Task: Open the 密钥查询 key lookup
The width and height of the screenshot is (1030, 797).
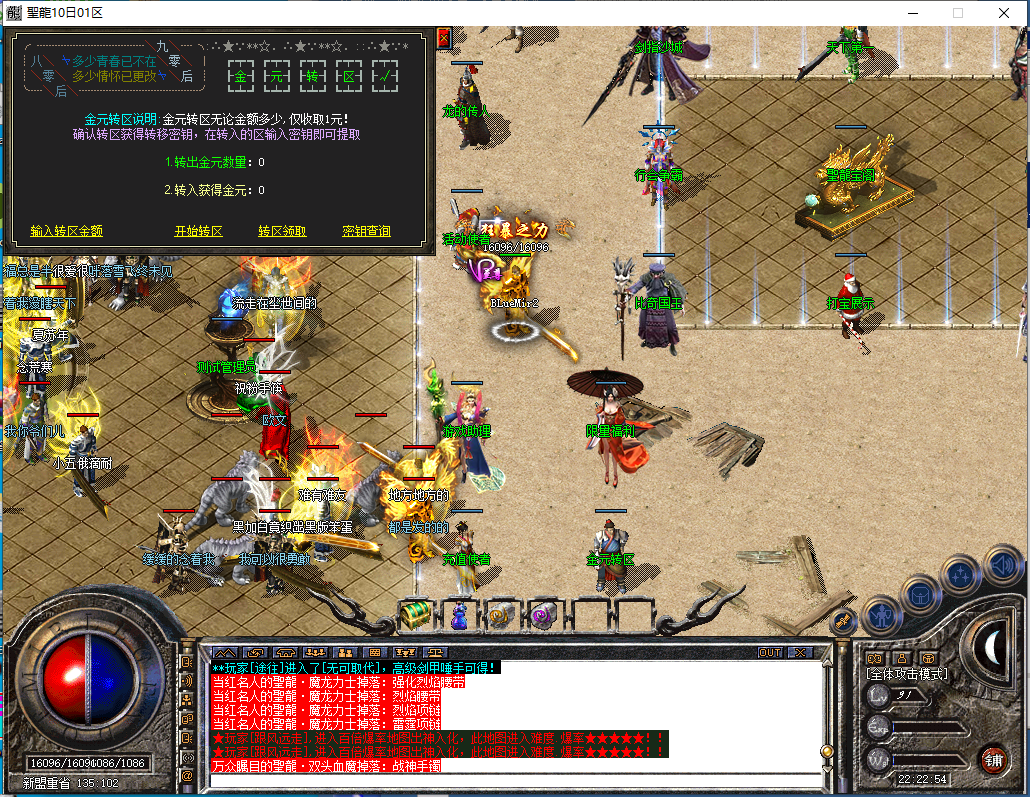Action: (366, 231)
